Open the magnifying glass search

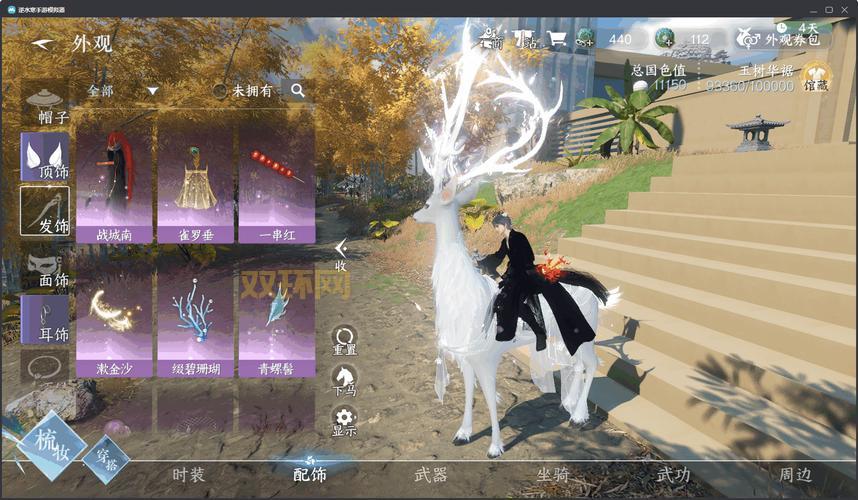click(x=297, y=90)
